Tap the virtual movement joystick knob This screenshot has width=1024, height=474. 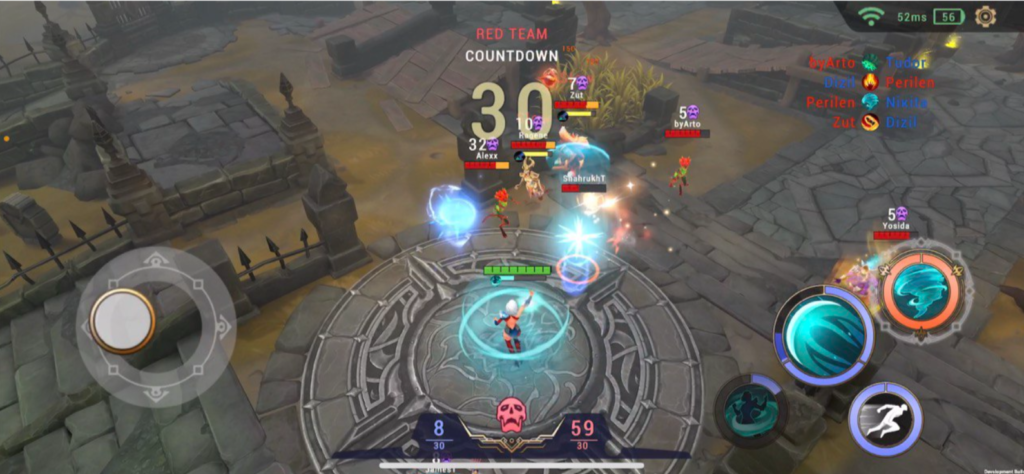[122, 321]
